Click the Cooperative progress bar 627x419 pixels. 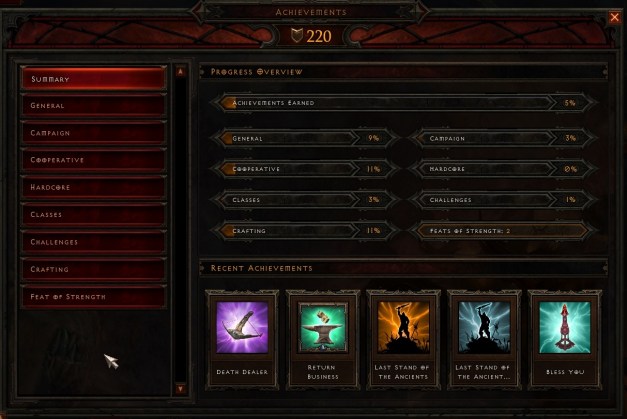300,169
